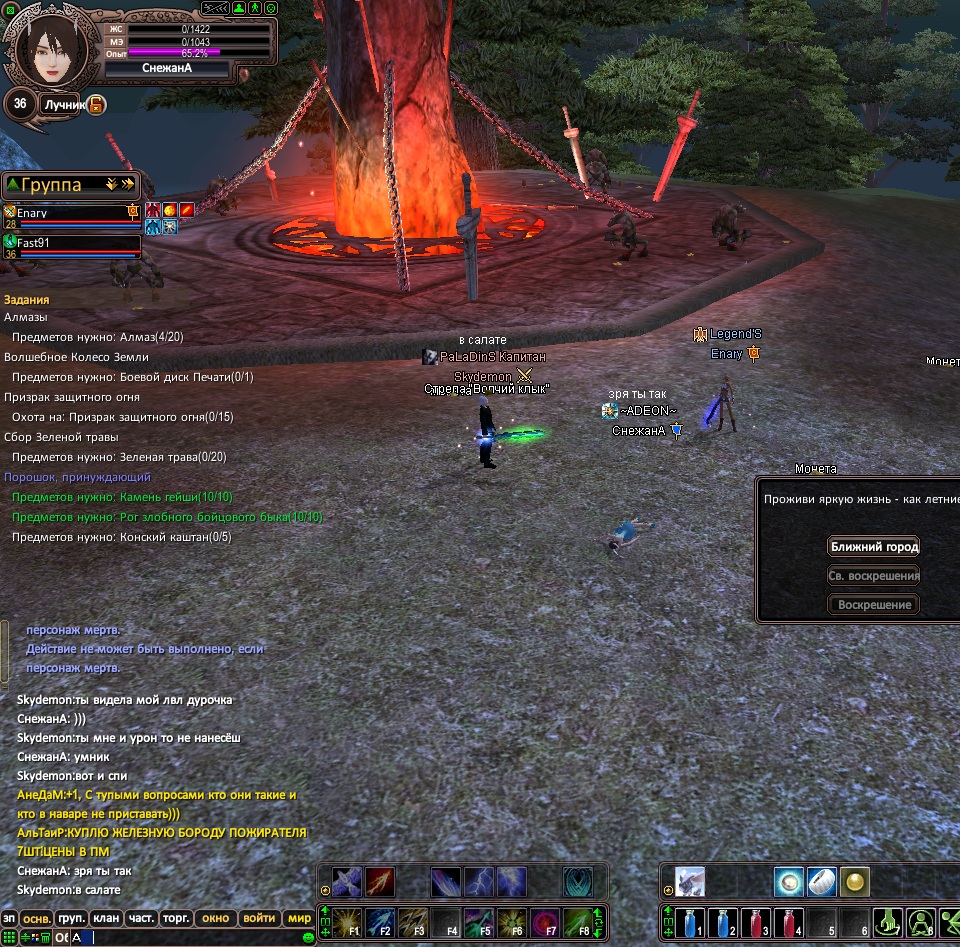Screen dimensions: 960x947
Task: Open the торг. trade chat tab
Action: click(x=177, y=918)
